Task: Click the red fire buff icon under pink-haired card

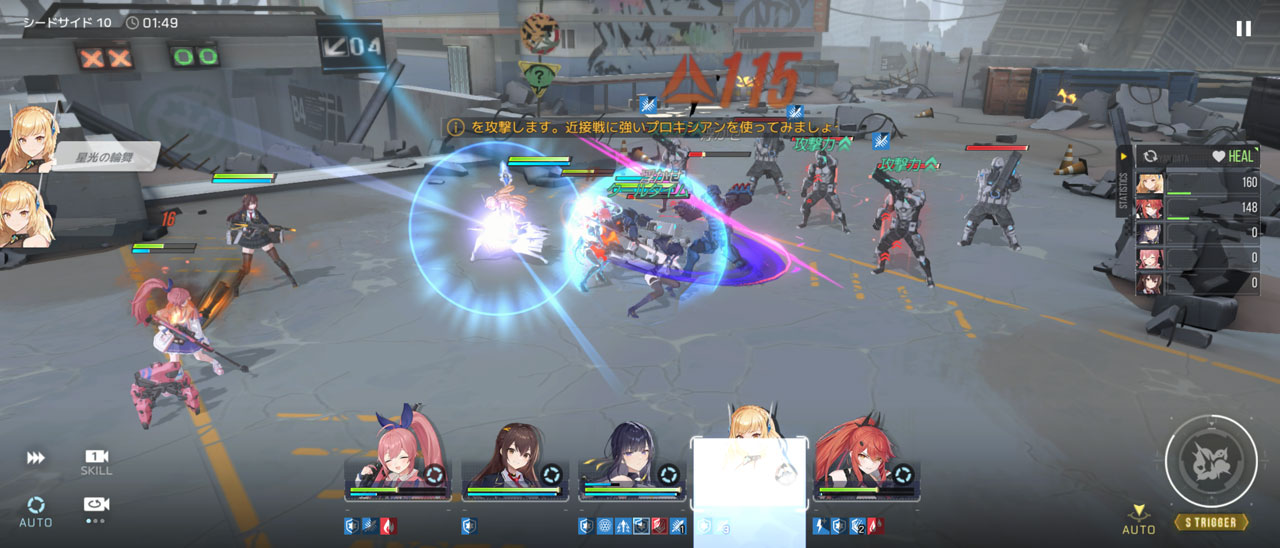Action: [x=387, y=526]
